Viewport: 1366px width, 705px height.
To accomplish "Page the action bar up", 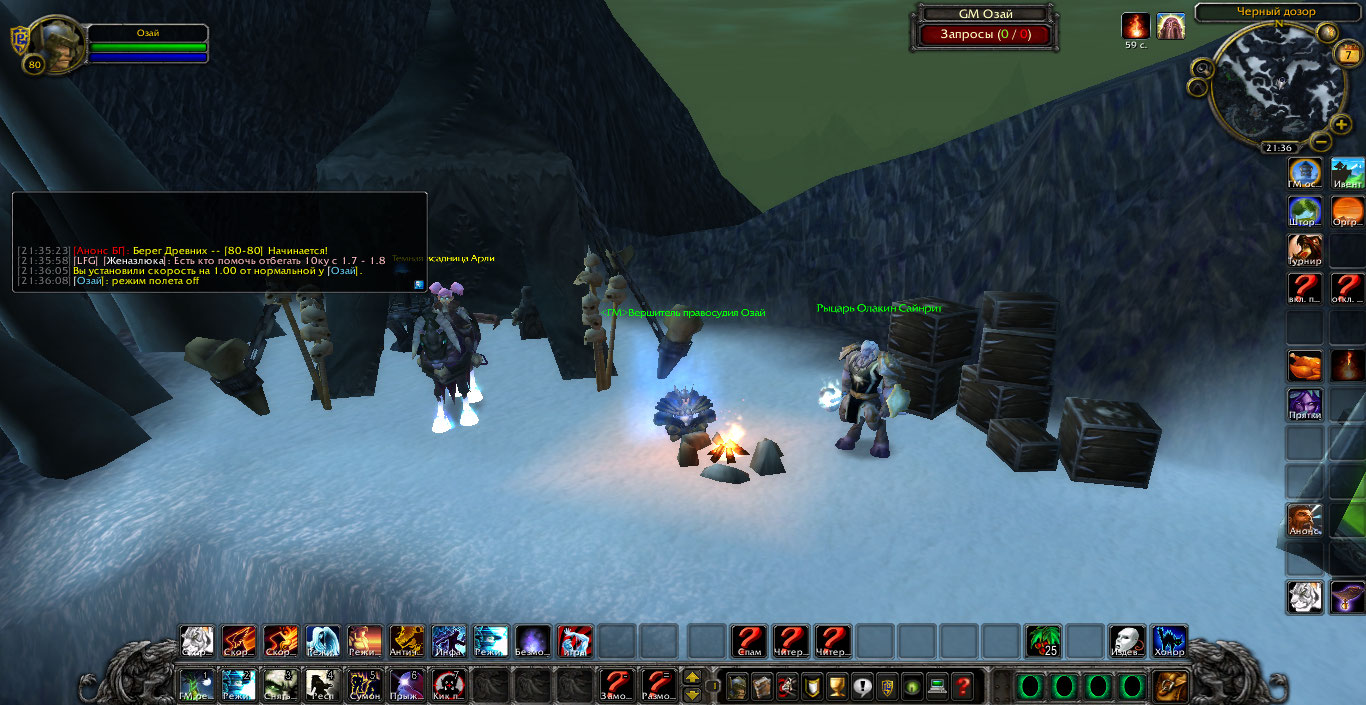I will pos(692,677).
